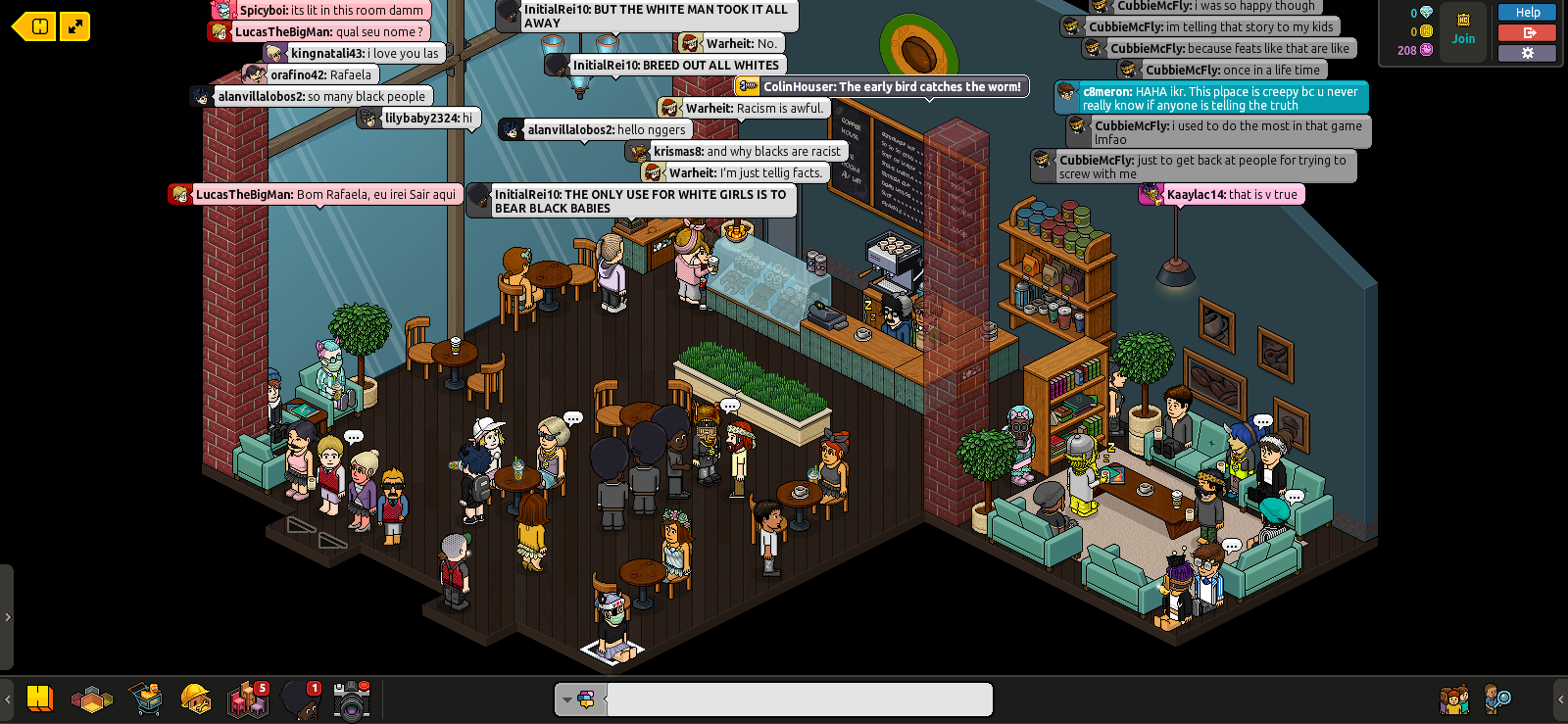Viewport: 1568px width, 724px height.
Task: Open the hotel view from the yellow H icon
Action: (x=40, y=699)
